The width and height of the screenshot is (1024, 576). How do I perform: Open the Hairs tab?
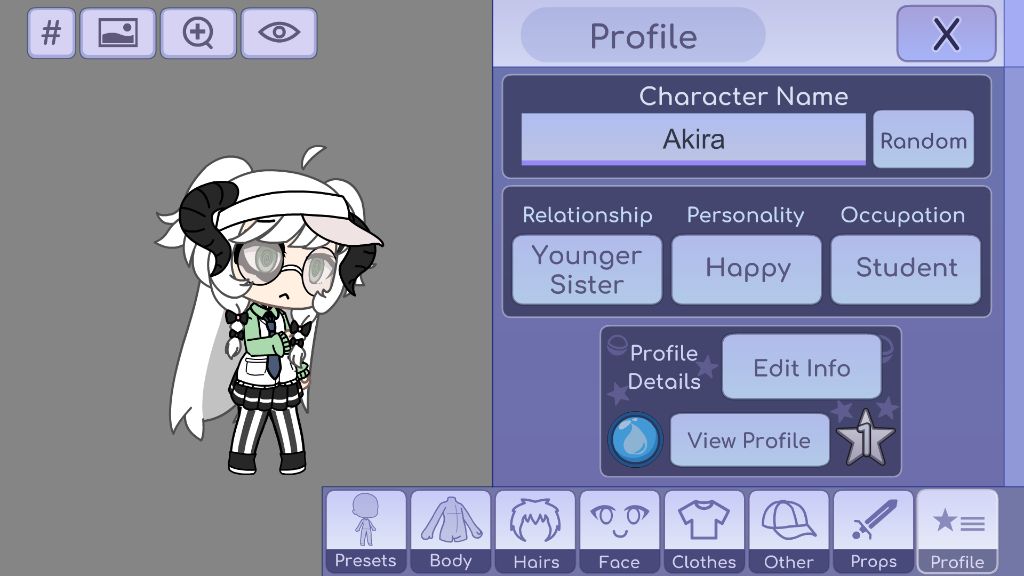pos(535,531)
